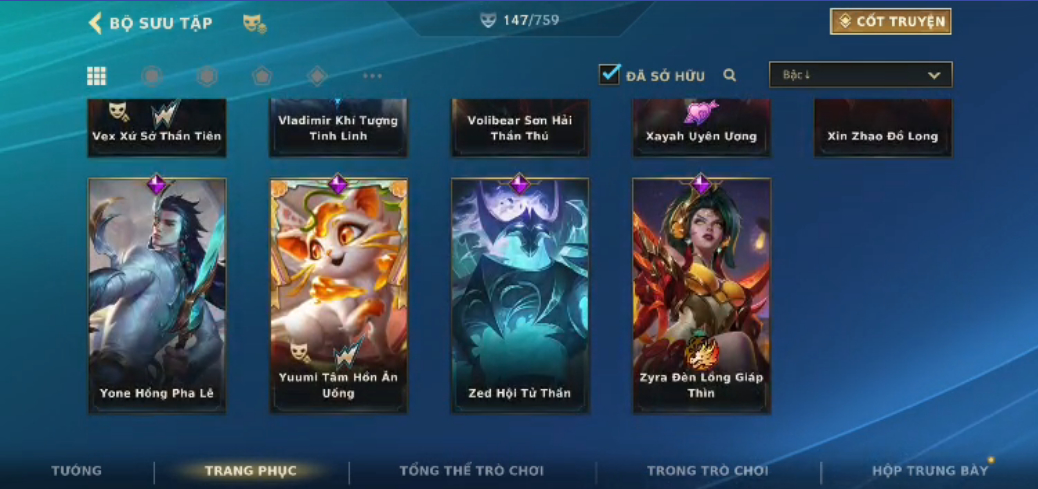Select Zed Hội Tử Thần skin card

click(x=520, y=295)
